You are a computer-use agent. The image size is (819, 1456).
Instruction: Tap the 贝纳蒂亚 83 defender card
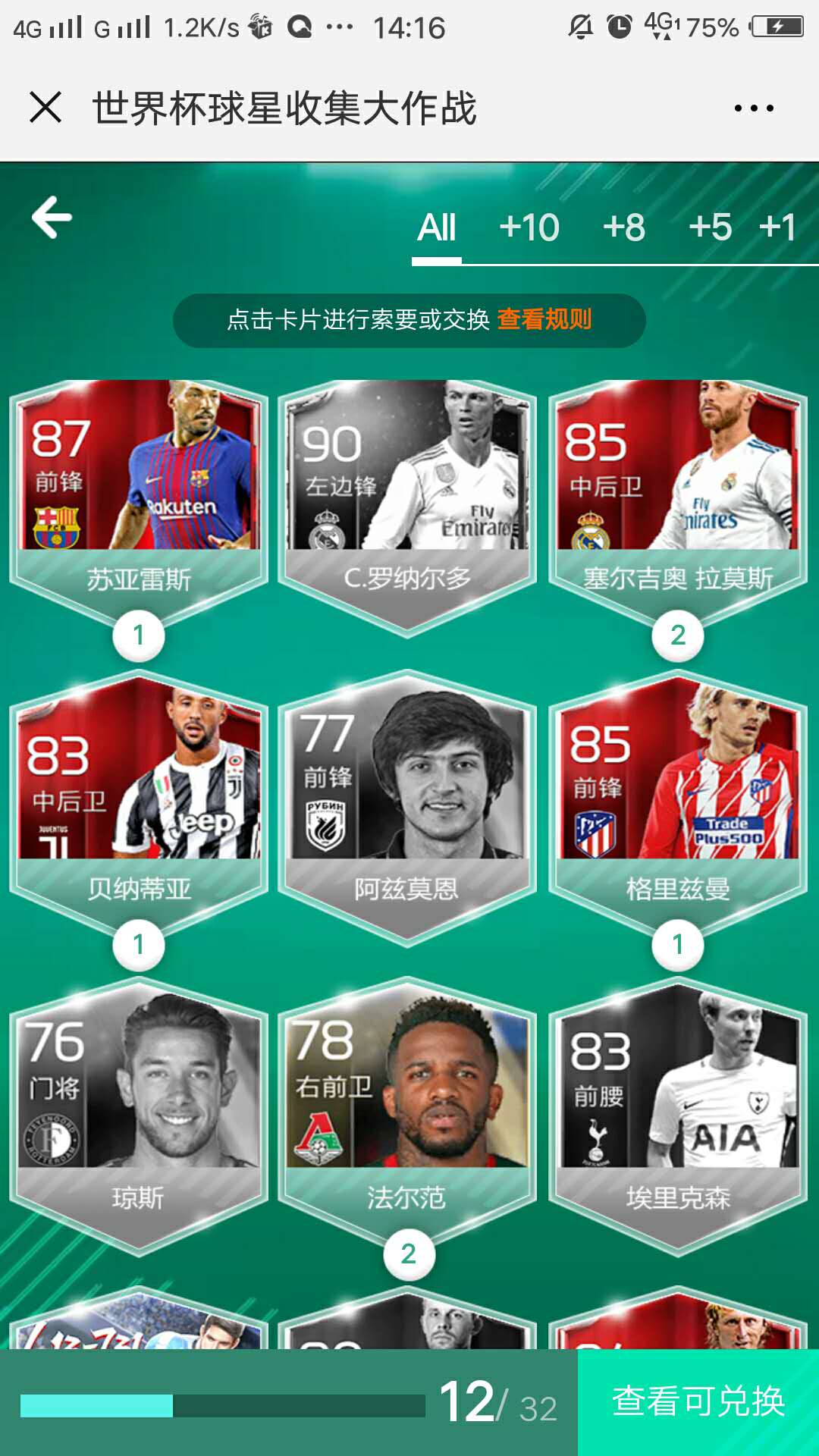pos(139,796)
